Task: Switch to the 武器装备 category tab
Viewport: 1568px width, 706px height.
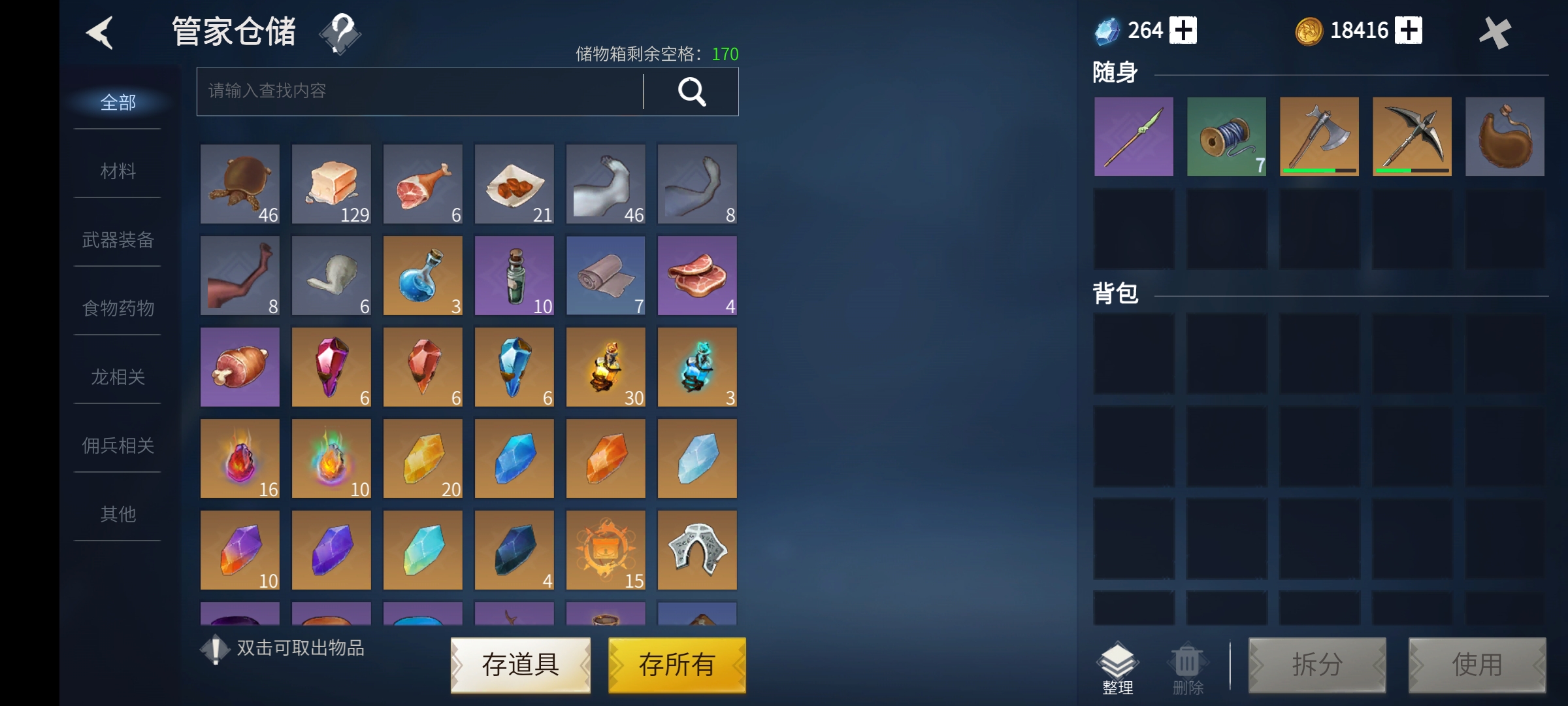Action: point(118,241)
